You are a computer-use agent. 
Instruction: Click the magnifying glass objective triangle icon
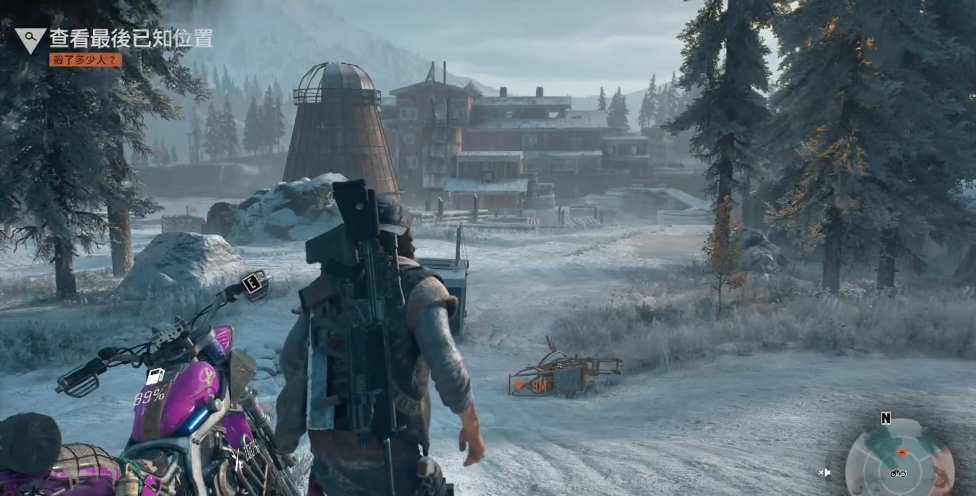(x=30, y=40)
